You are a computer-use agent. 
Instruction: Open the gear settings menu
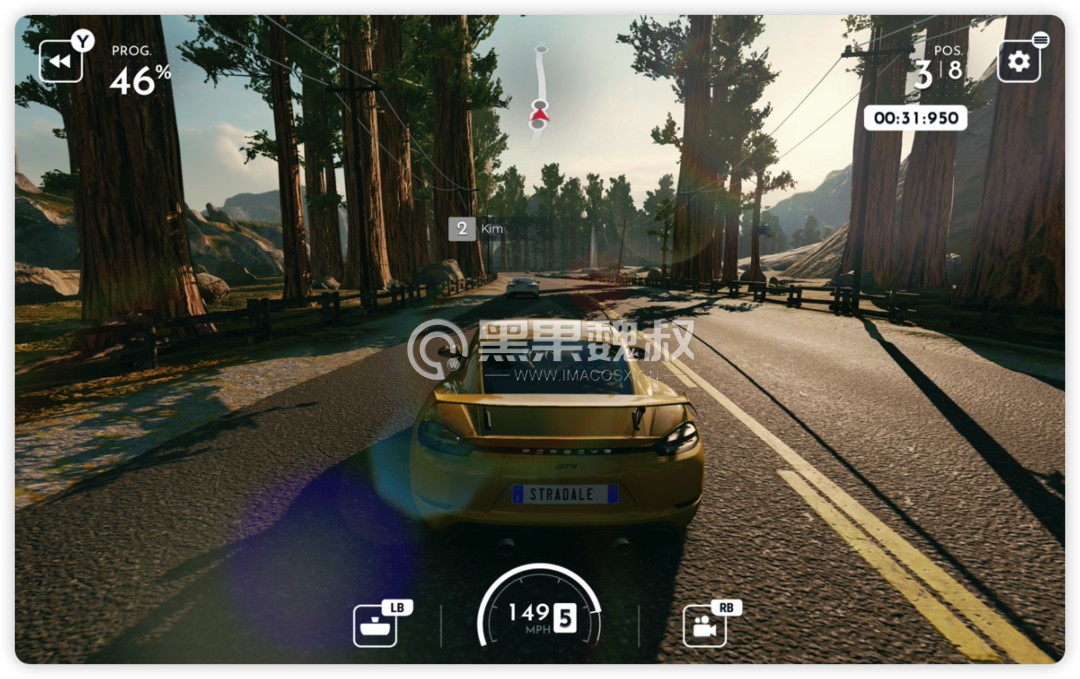[x=1018, y=62]
